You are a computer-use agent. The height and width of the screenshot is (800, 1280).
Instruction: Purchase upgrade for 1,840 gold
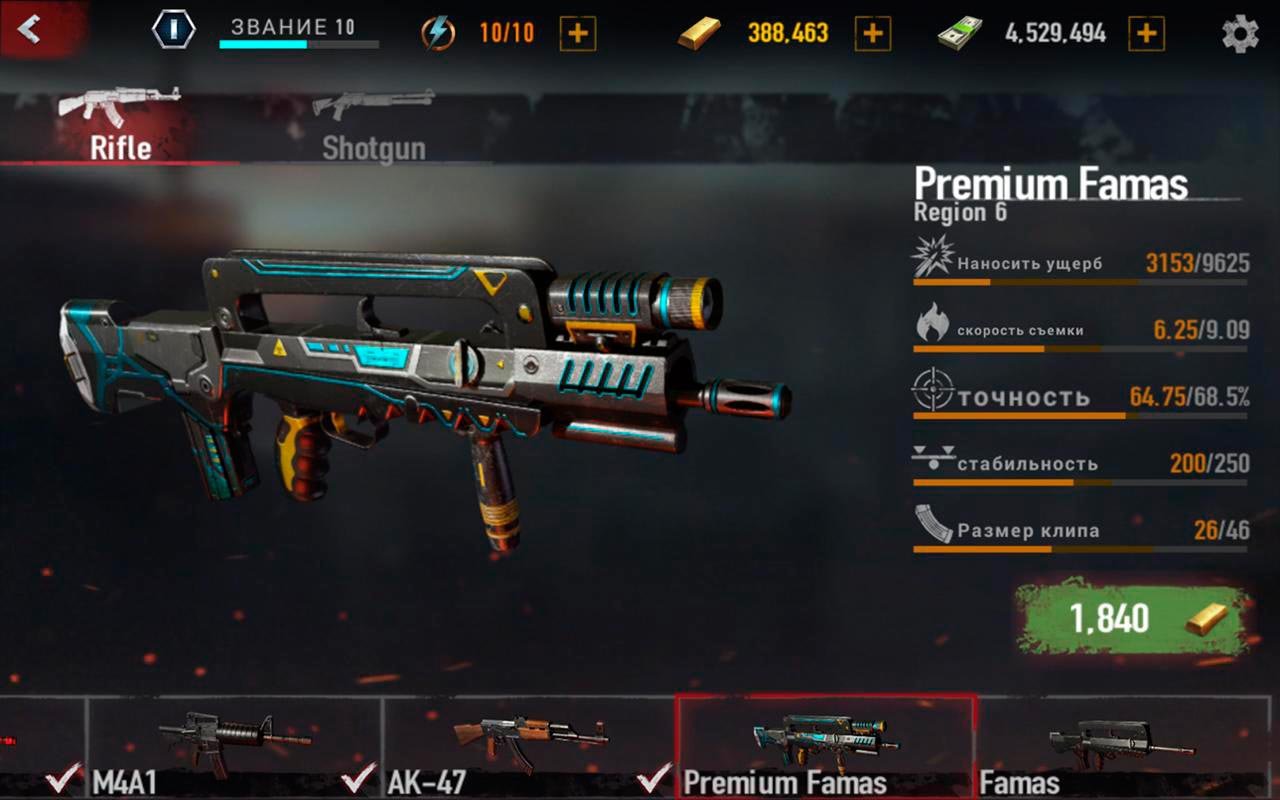point(1133,619)
